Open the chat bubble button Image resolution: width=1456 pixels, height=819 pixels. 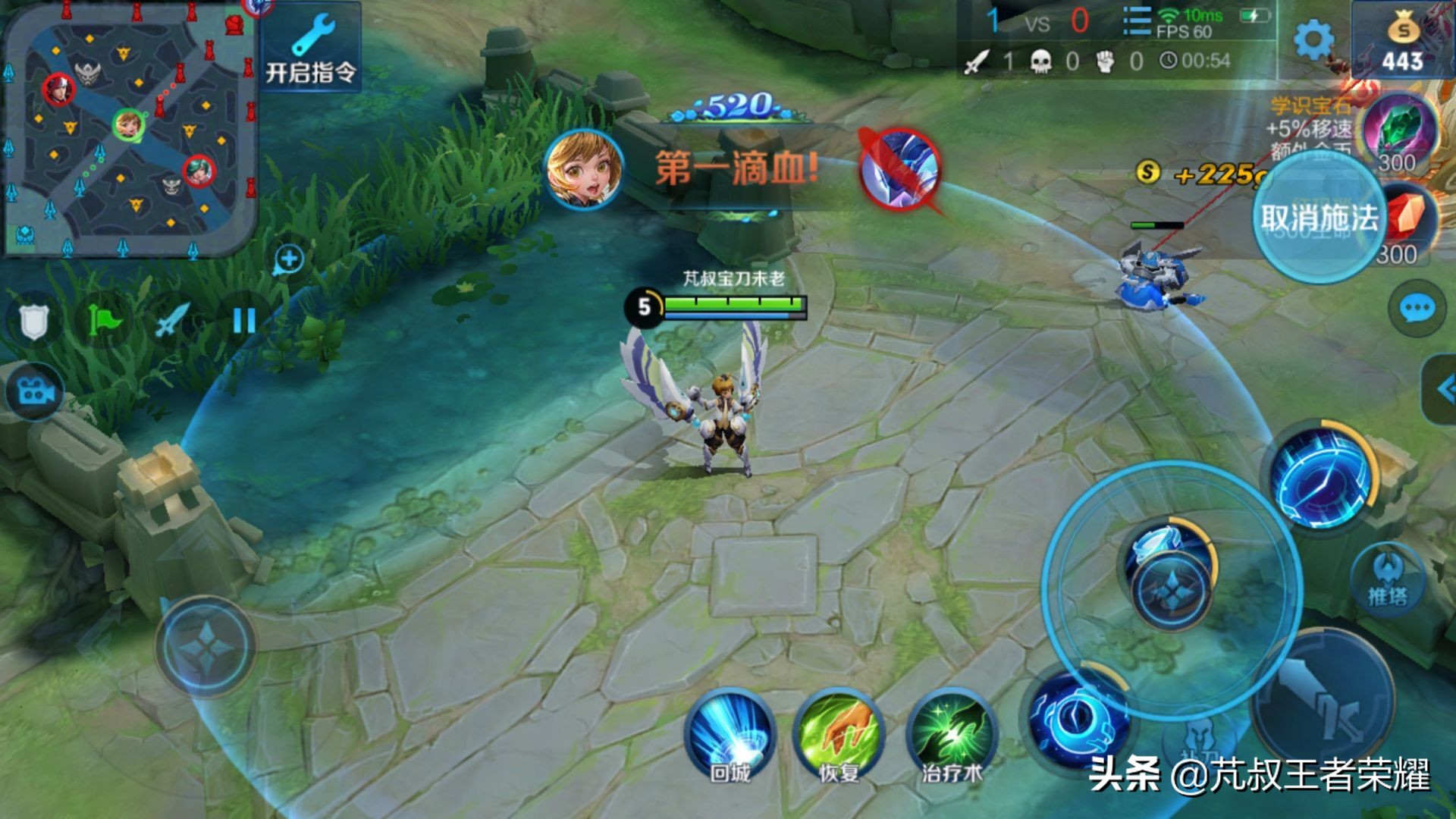coord(1417,309)
